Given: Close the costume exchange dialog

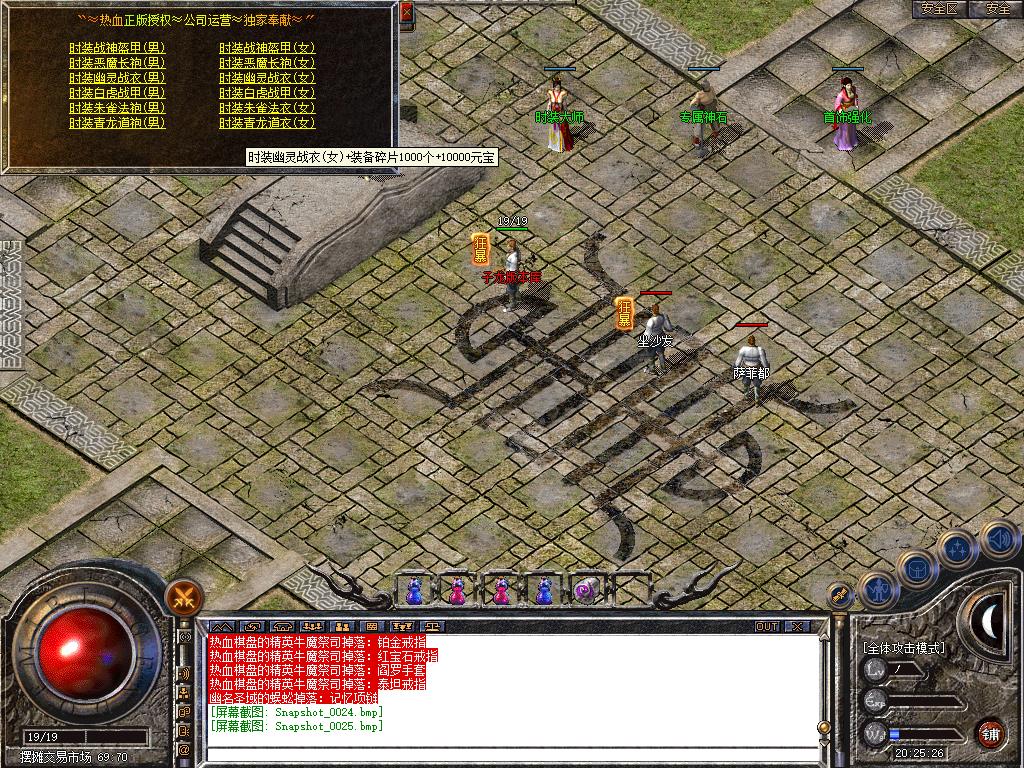Looking at the screenshot, I should (406, 13).
